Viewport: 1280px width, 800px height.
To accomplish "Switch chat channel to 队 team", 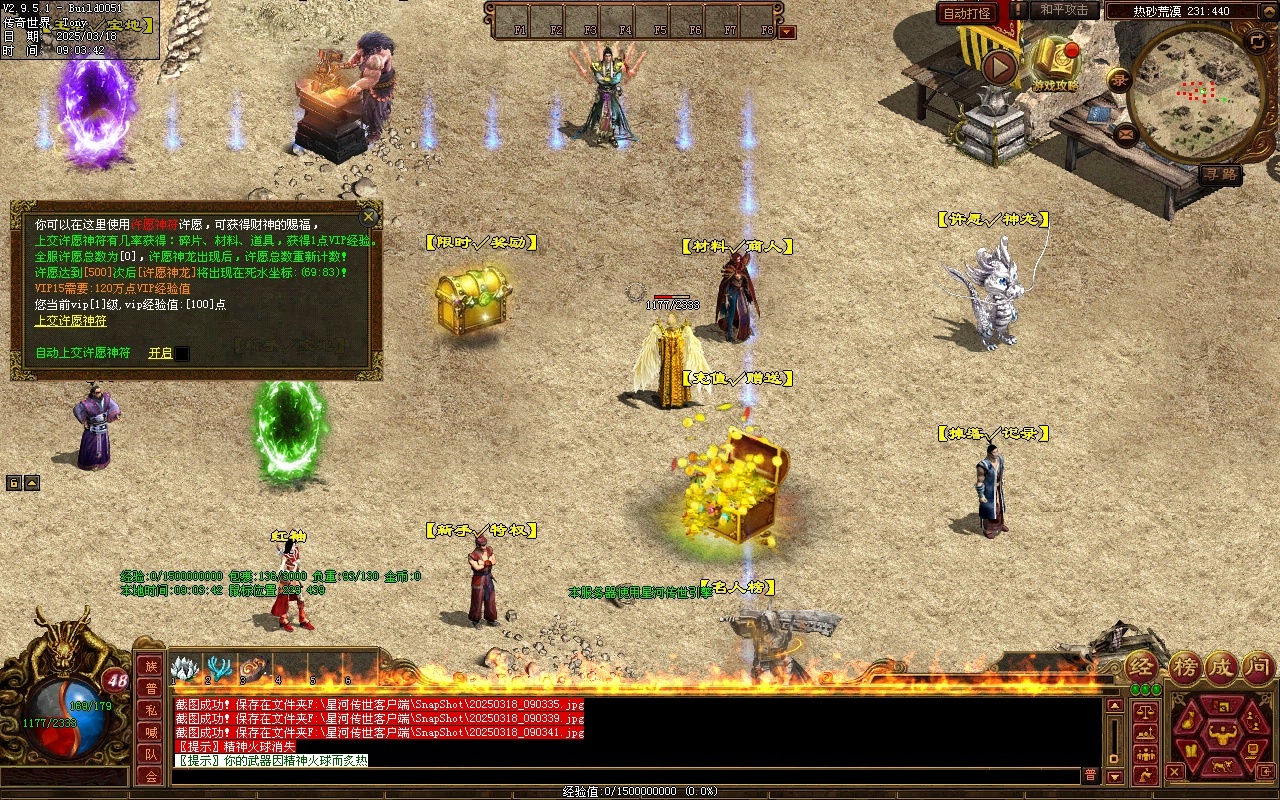I will pyautogui.click(x=150, y=754).
